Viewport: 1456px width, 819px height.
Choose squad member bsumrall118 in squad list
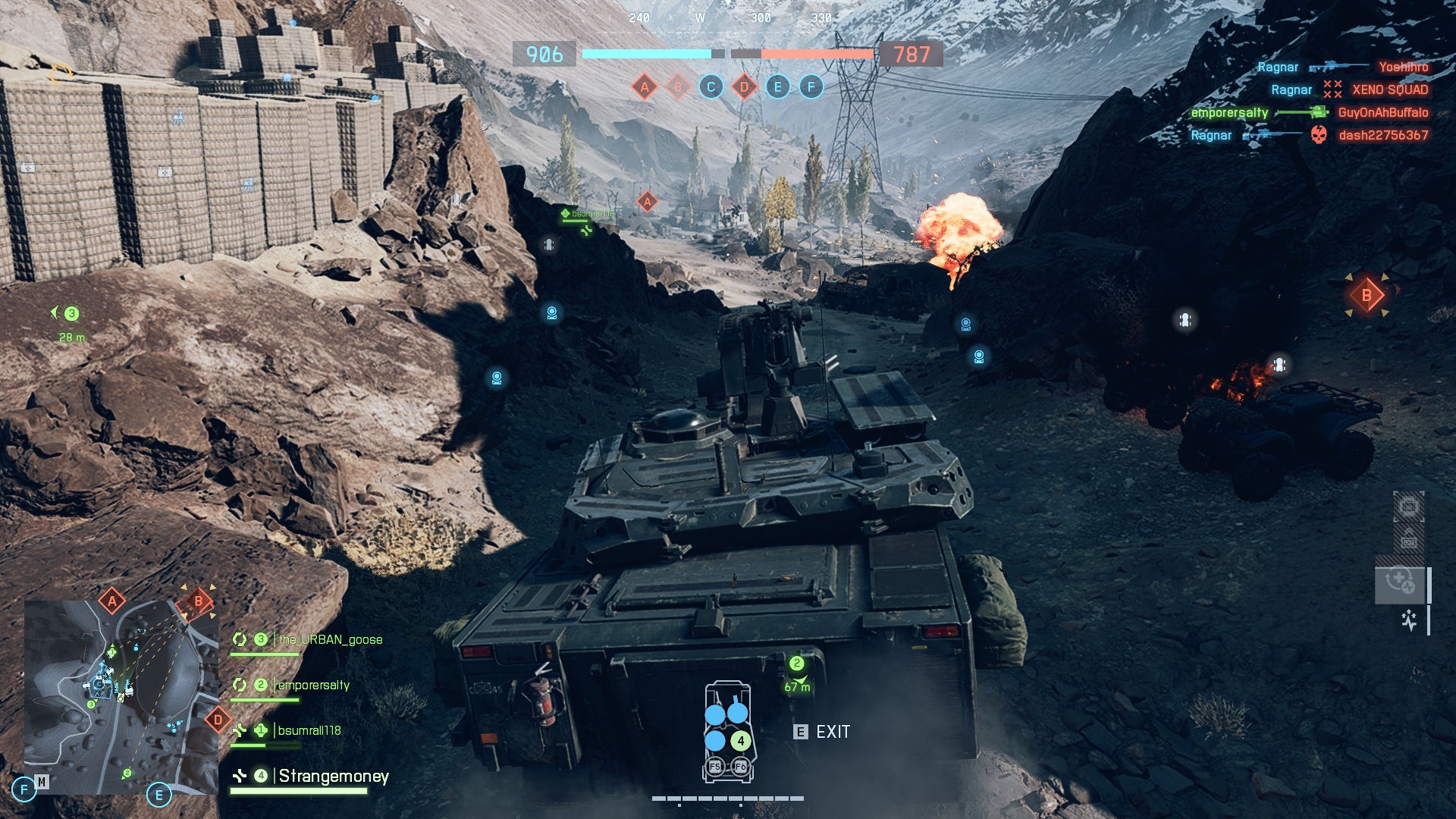coord(309,731)
